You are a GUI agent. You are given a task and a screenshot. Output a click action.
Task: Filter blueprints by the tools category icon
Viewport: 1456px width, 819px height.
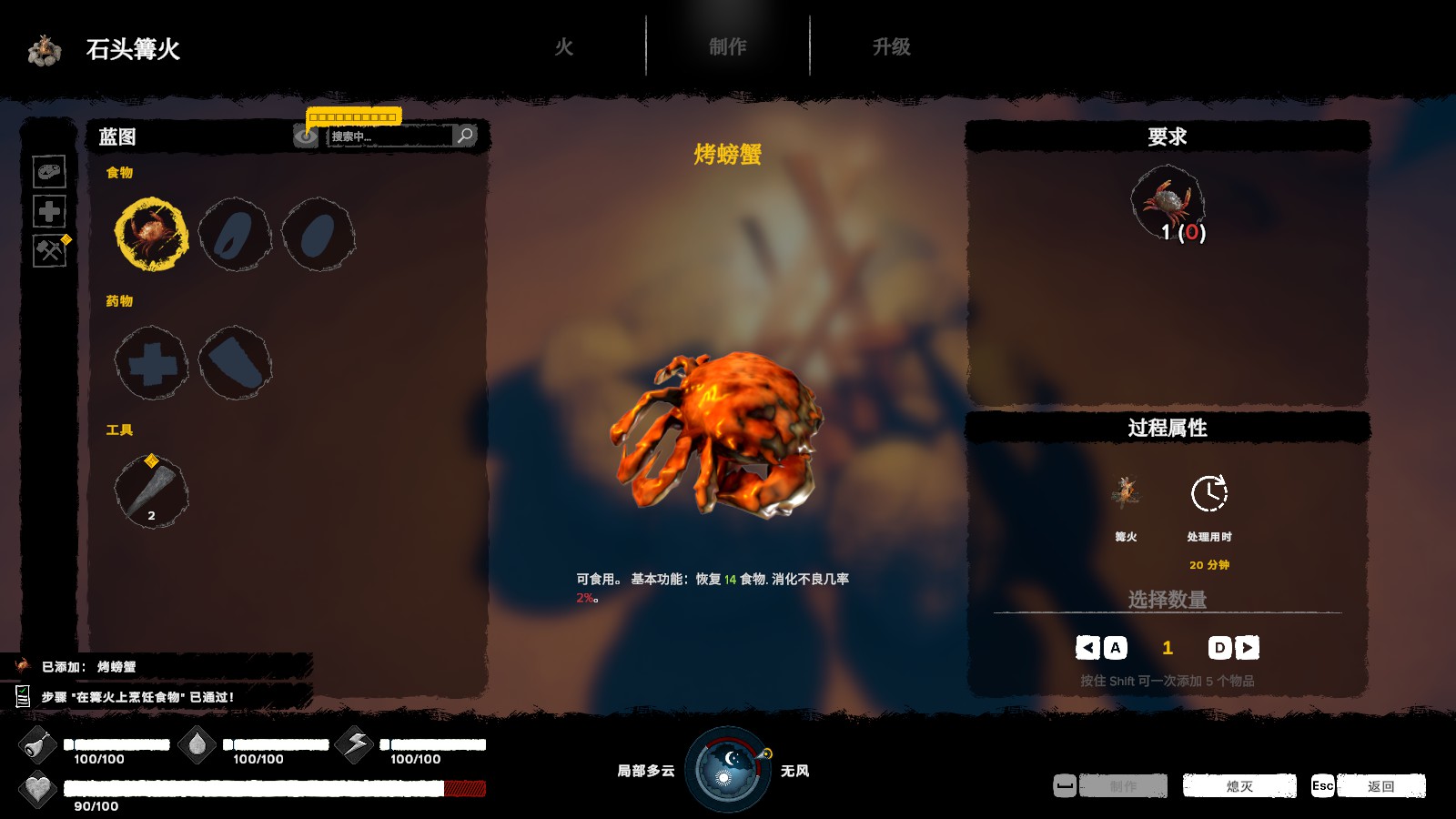tap(49, 250)
